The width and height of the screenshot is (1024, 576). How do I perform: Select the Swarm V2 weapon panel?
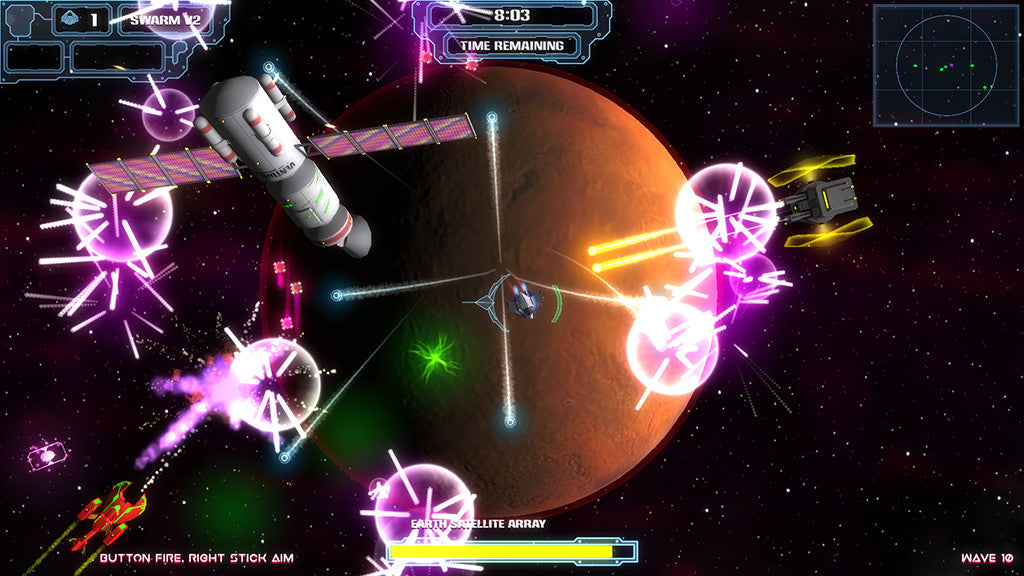164,20
